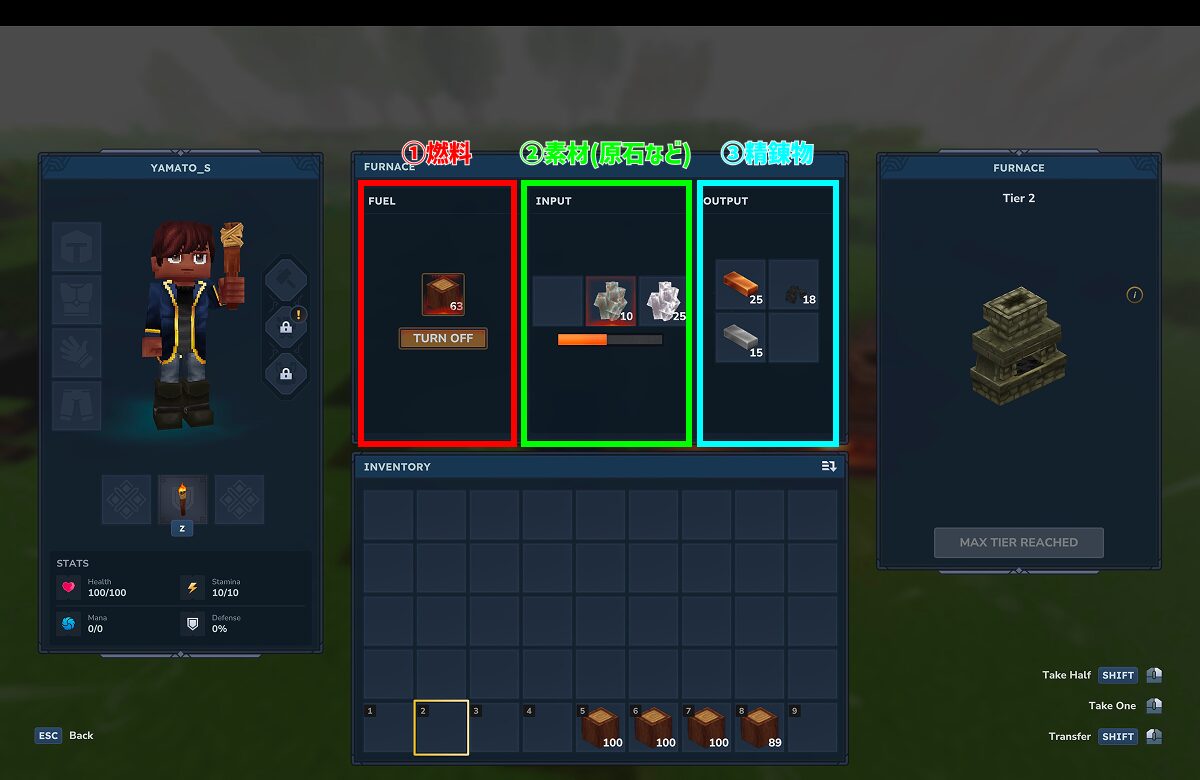This screenshot has height=780, width=1200.
Task: Click the highlighted empty hotbar slot 2
Action: [441, 728]
